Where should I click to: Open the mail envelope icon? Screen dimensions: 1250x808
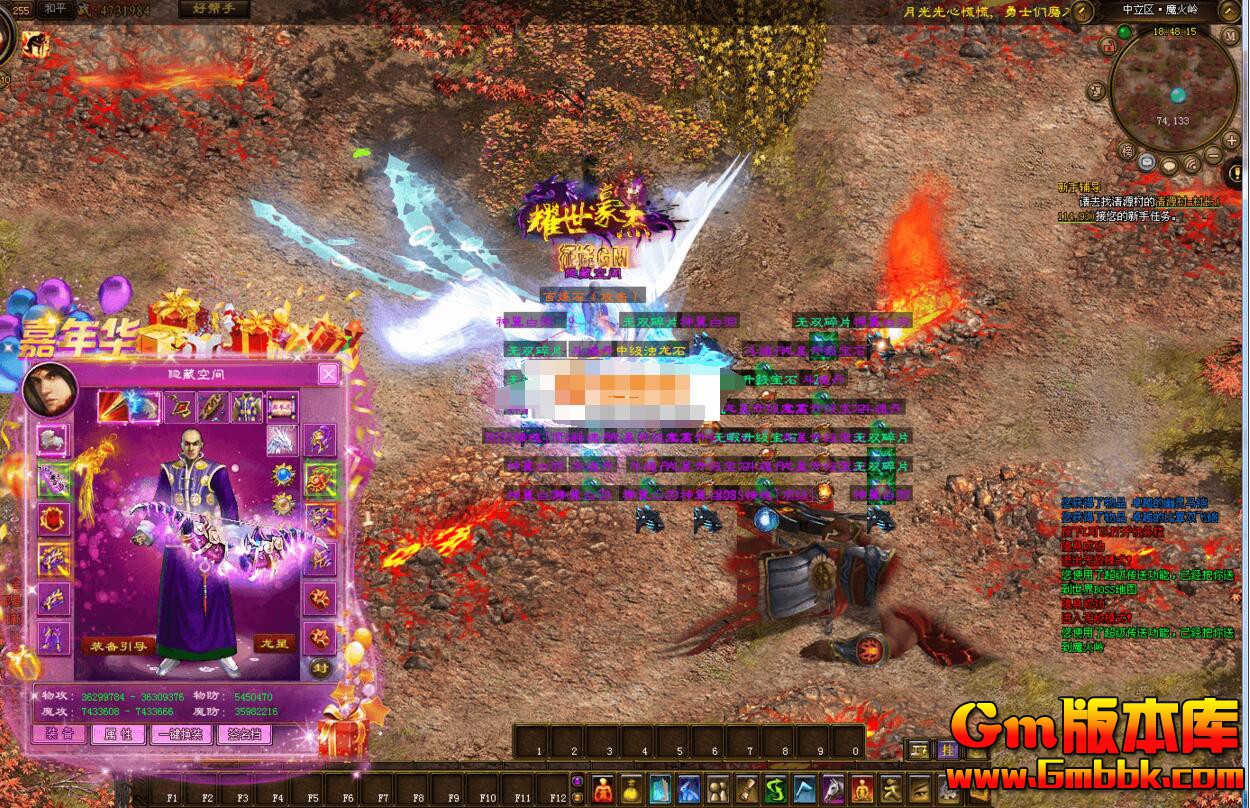coord(1146,162)
